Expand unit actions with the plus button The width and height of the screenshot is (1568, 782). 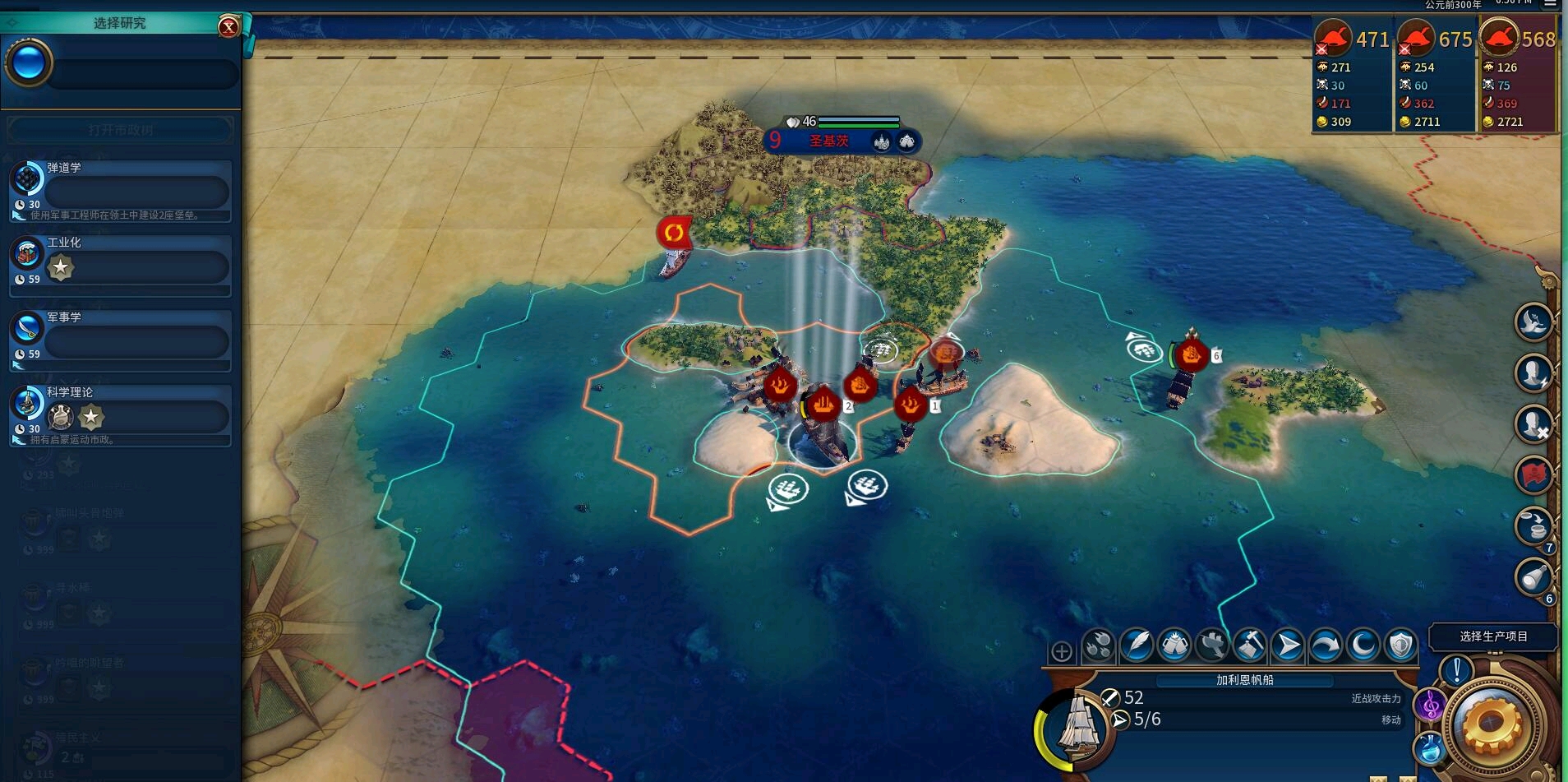point(1061,652)
